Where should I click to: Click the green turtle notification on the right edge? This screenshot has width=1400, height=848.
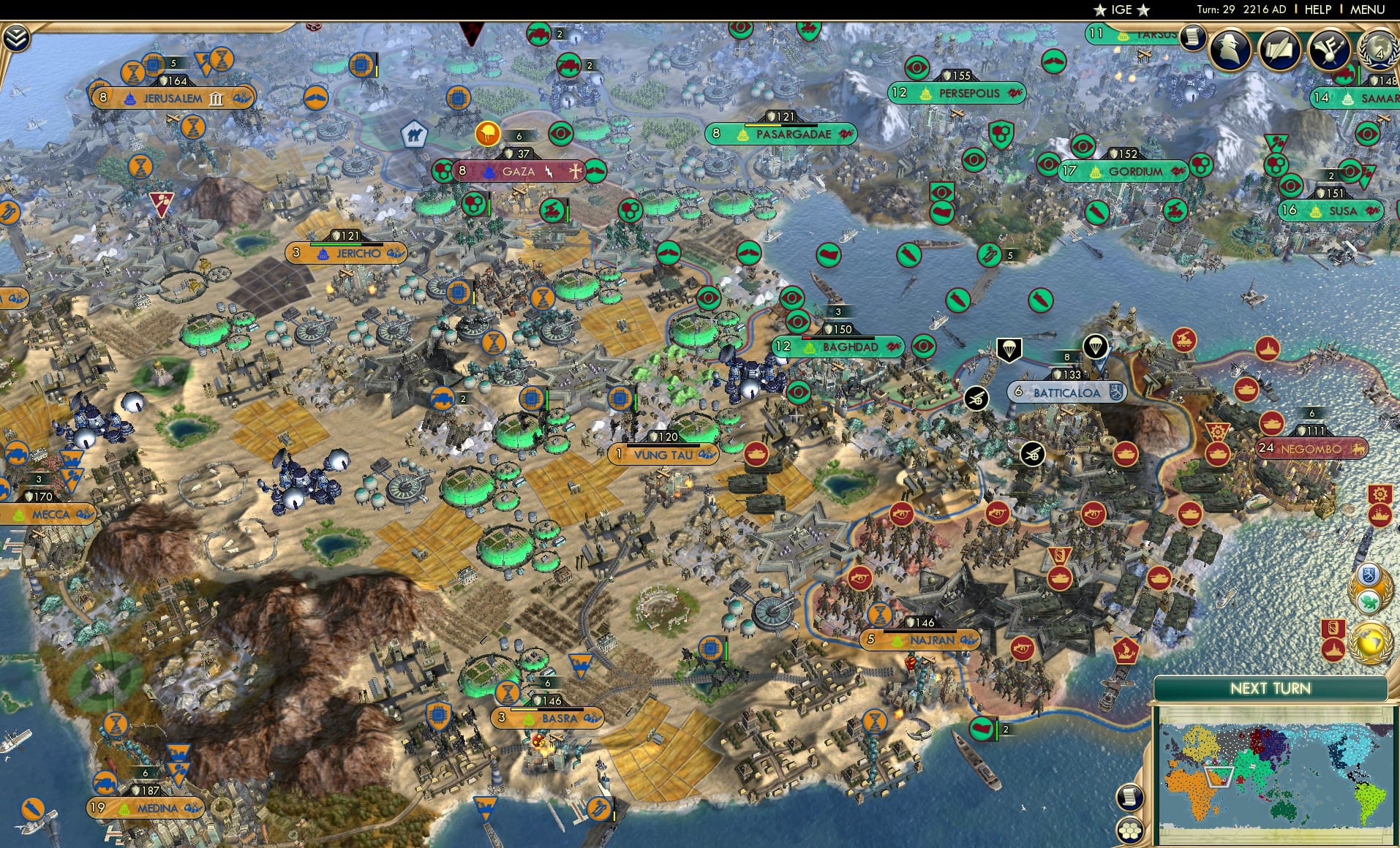click(x=1370, y=599)
